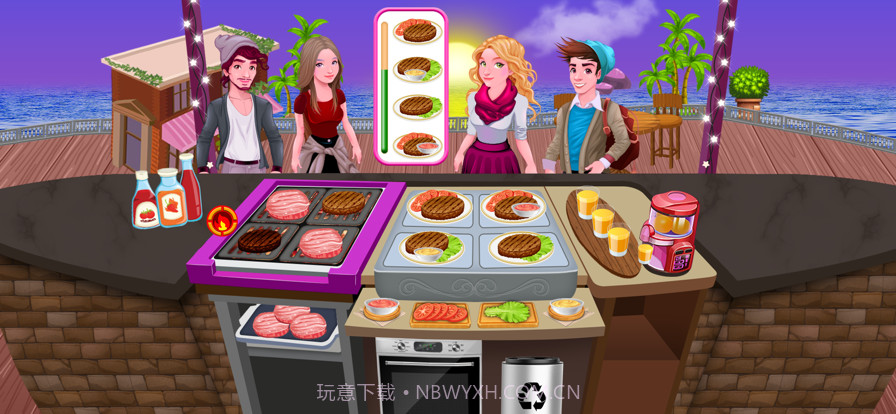The width and height of the screenshot is (896, 414).
Task: Pick the yellow sauce bowl
Action: 567,308
